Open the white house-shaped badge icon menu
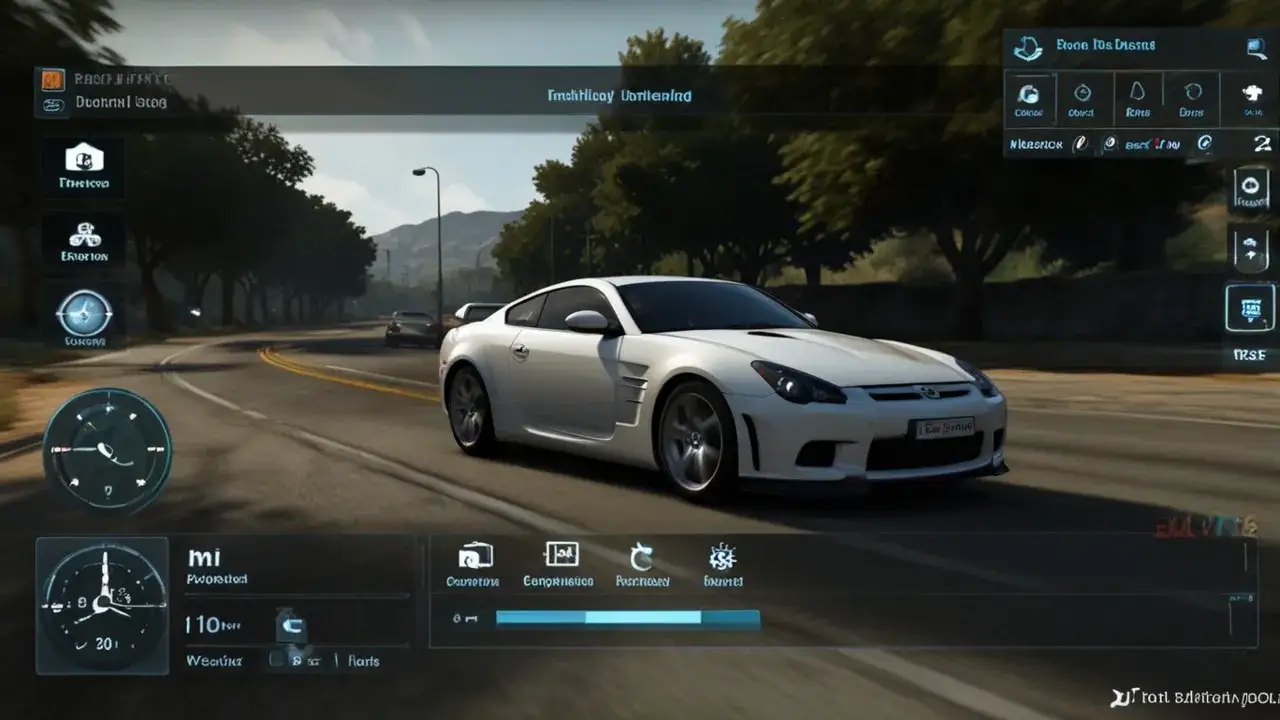The height and width of the screenshot is (720, 1280). (x=84, y=157)
